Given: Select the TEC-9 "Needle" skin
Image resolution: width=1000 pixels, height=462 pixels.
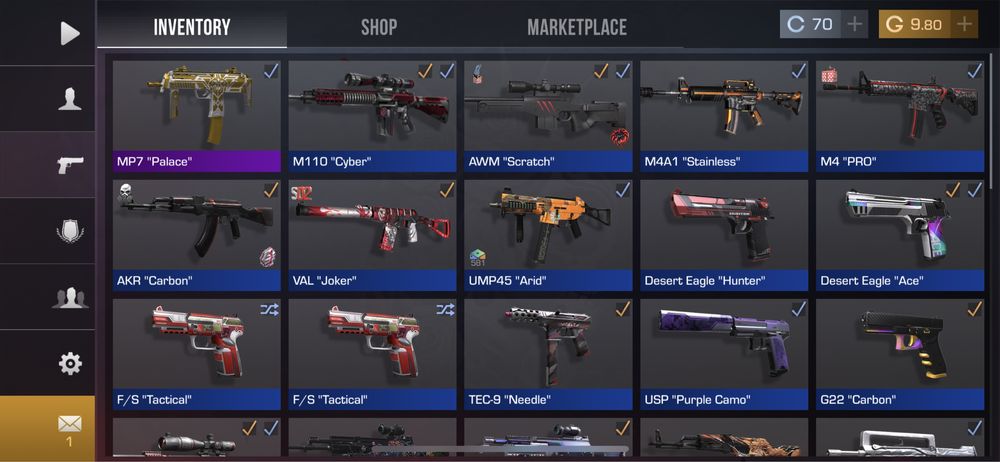Looking at the screenshot, I should [548, 354].
